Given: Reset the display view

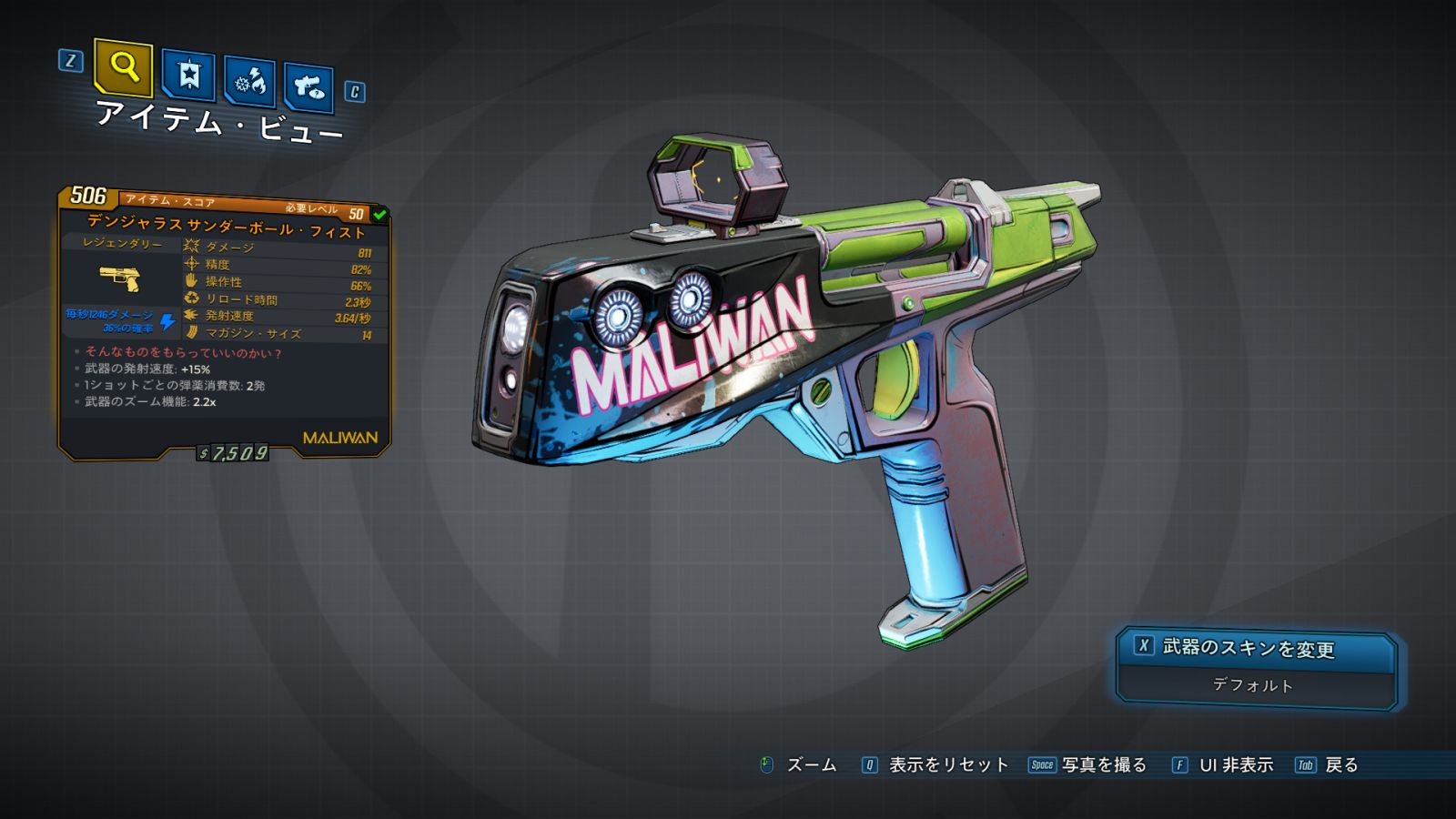Looking at the screenshot, I should point(935,765).
